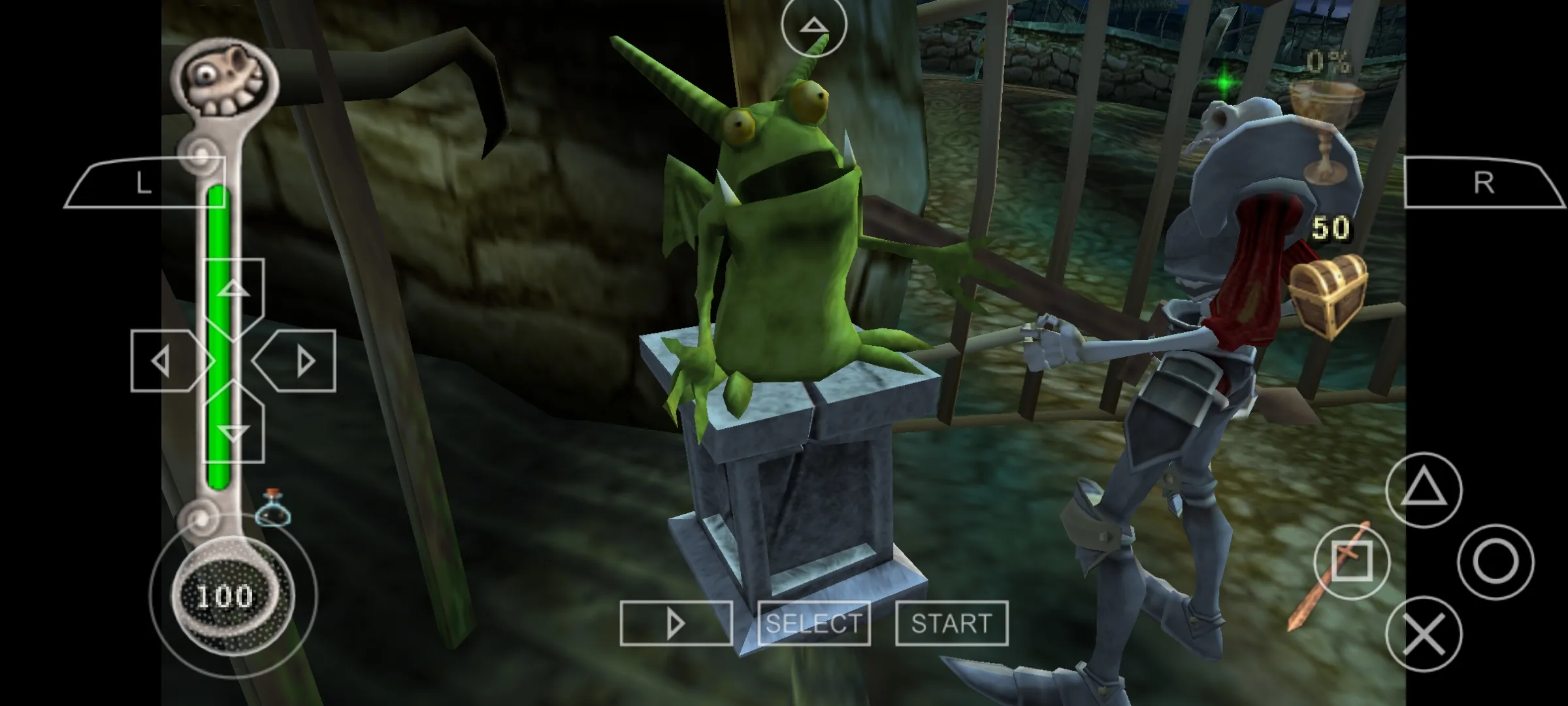Tap the D-pad down arrow
This screenshot has width=1568, height=706.
(233, 430)
